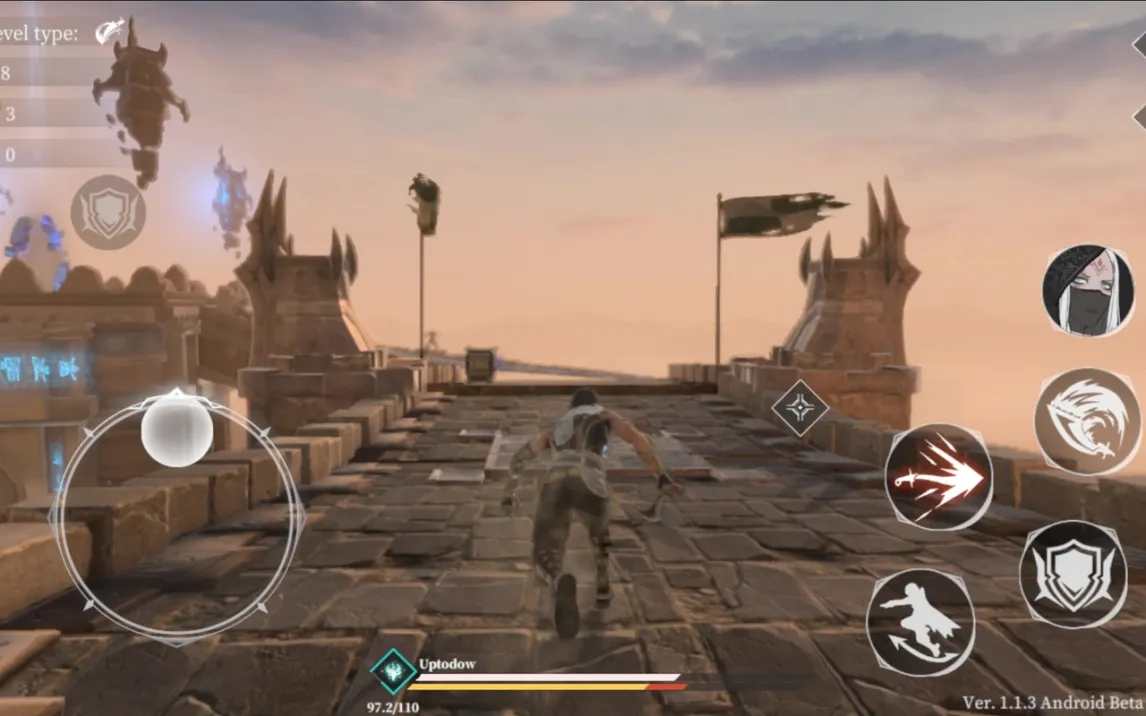Tap the small diamond star icon
1146x716 pixels.
click(x=800, y=408)
